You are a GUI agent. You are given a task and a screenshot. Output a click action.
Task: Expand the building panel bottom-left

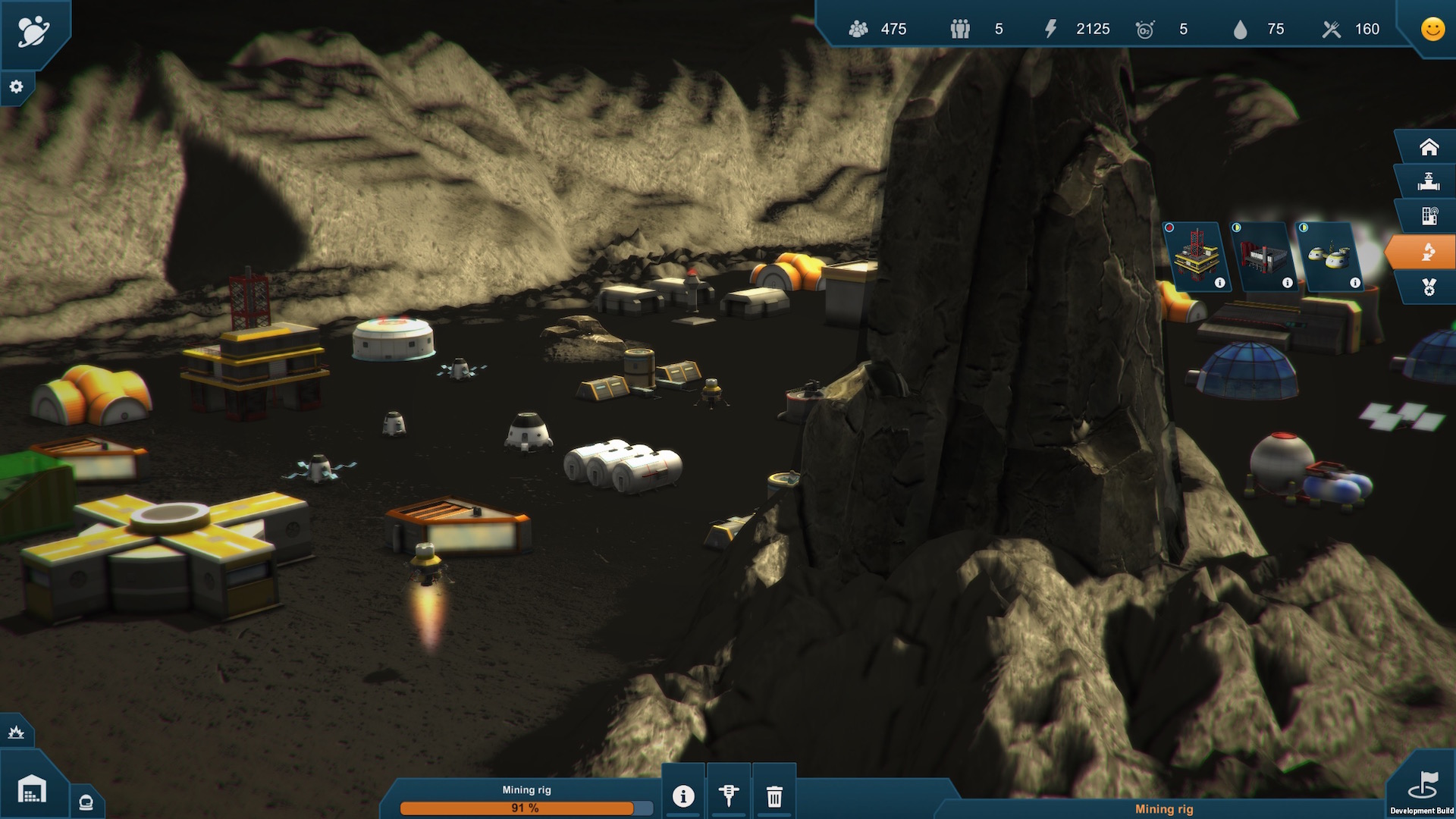coord(30,789)
